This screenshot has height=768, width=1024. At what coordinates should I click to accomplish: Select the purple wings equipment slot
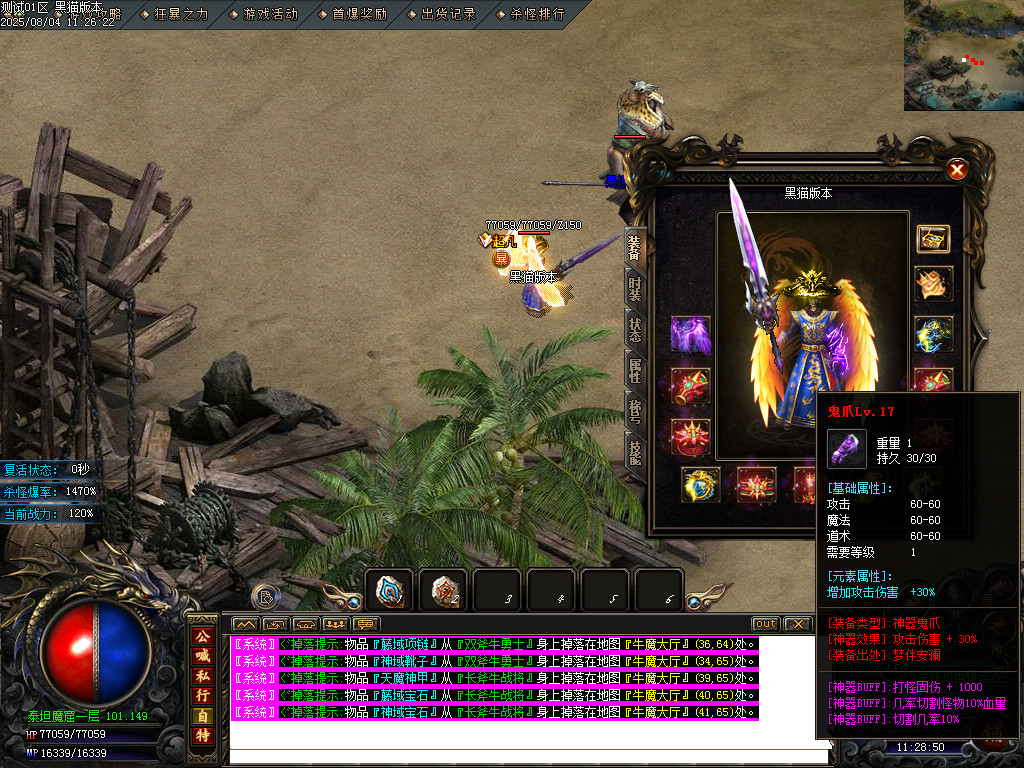tap(690, 335)
